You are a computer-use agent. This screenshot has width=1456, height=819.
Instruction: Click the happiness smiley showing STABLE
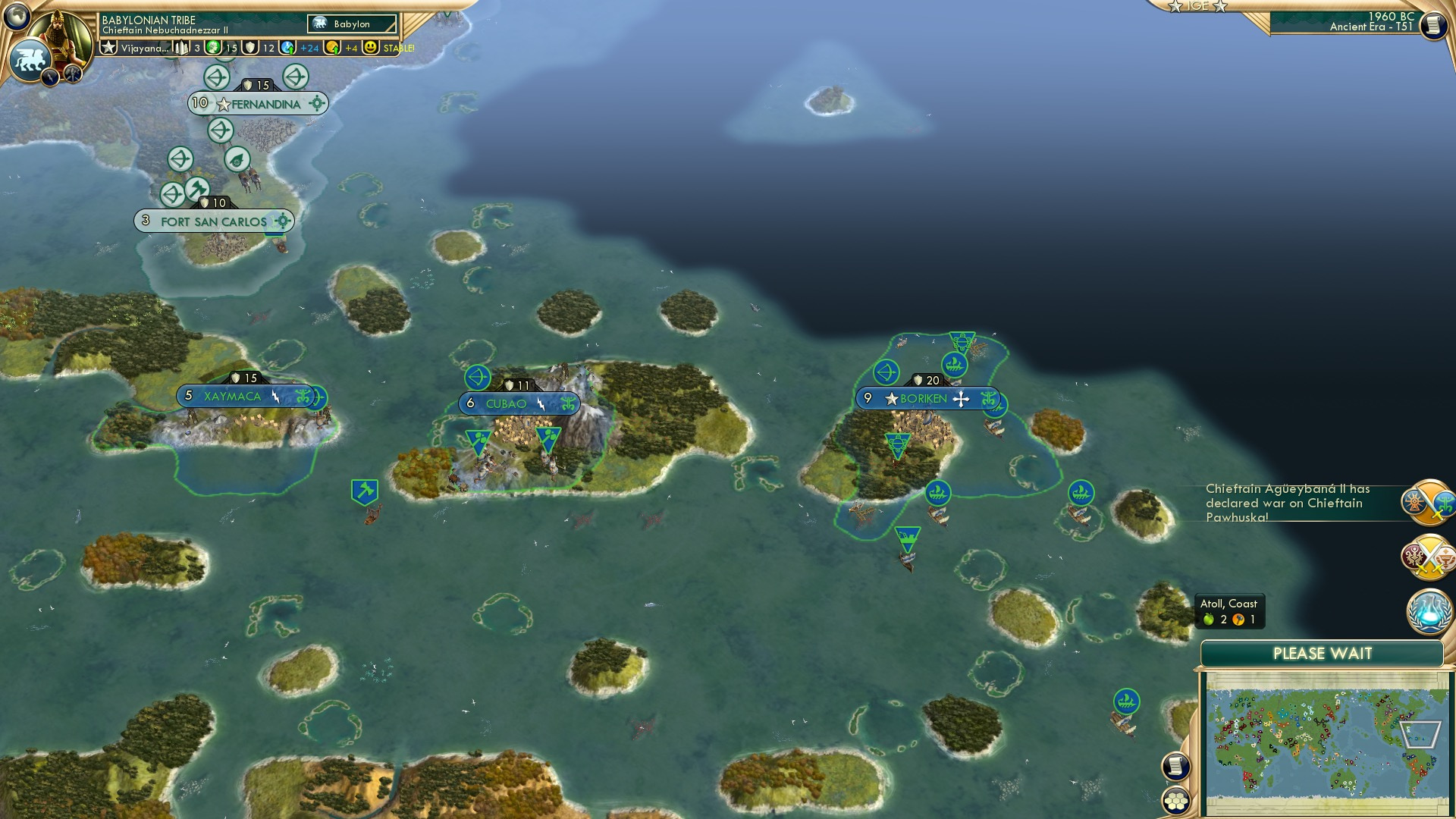point(371,46)
